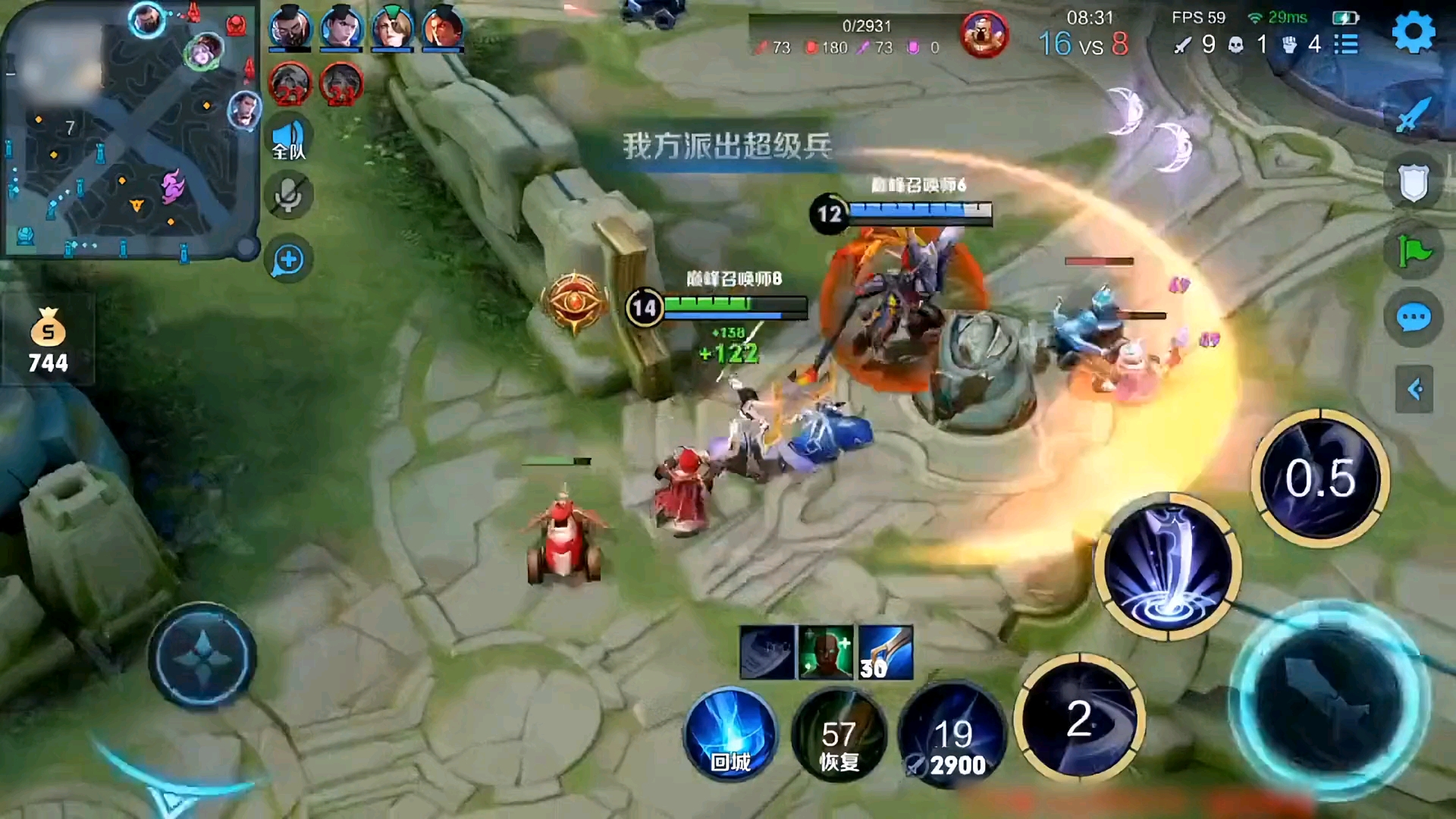1456x819 pixels.
Task: Cast the skill showing 2 cooldown
Action: tap(1079, 717)
